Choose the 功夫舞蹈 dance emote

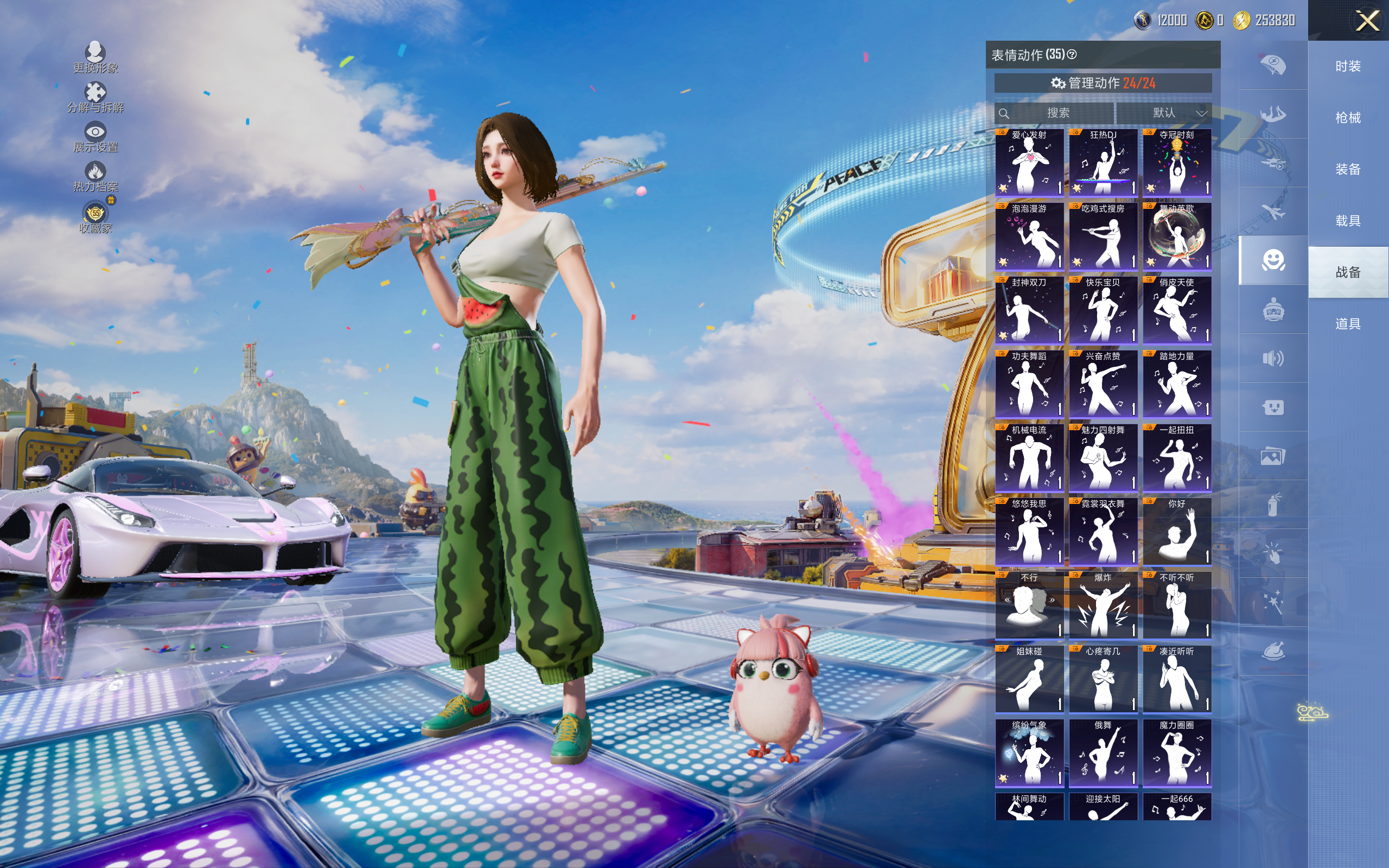1029,384
